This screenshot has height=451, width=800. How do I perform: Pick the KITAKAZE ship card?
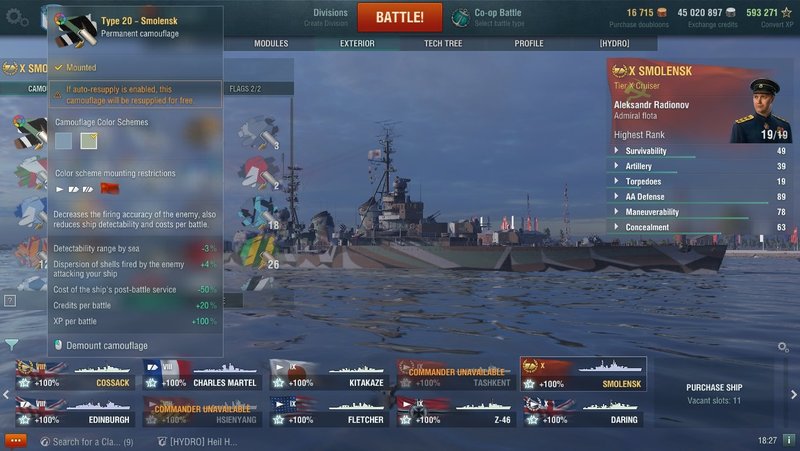pyautogui.click(x=328, y=374)
